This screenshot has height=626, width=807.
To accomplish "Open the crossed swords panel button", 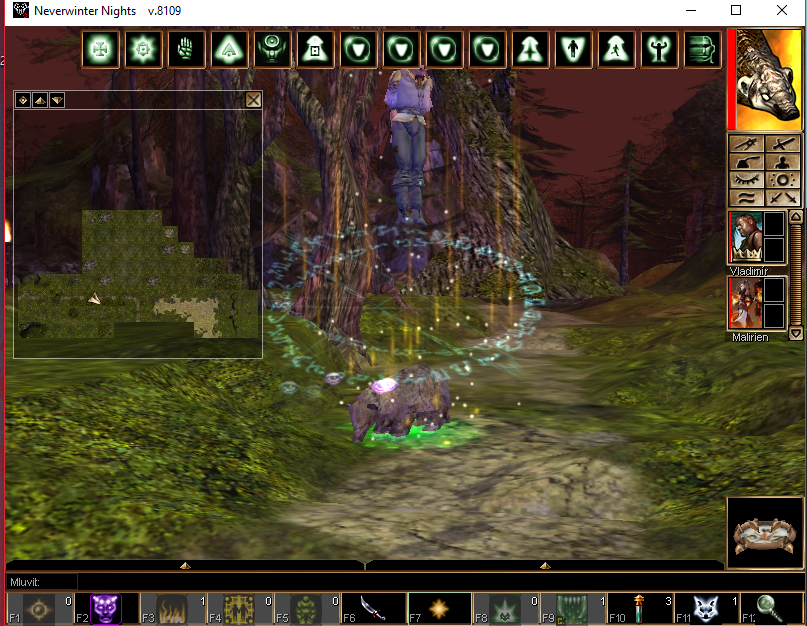I will [783, 198].
